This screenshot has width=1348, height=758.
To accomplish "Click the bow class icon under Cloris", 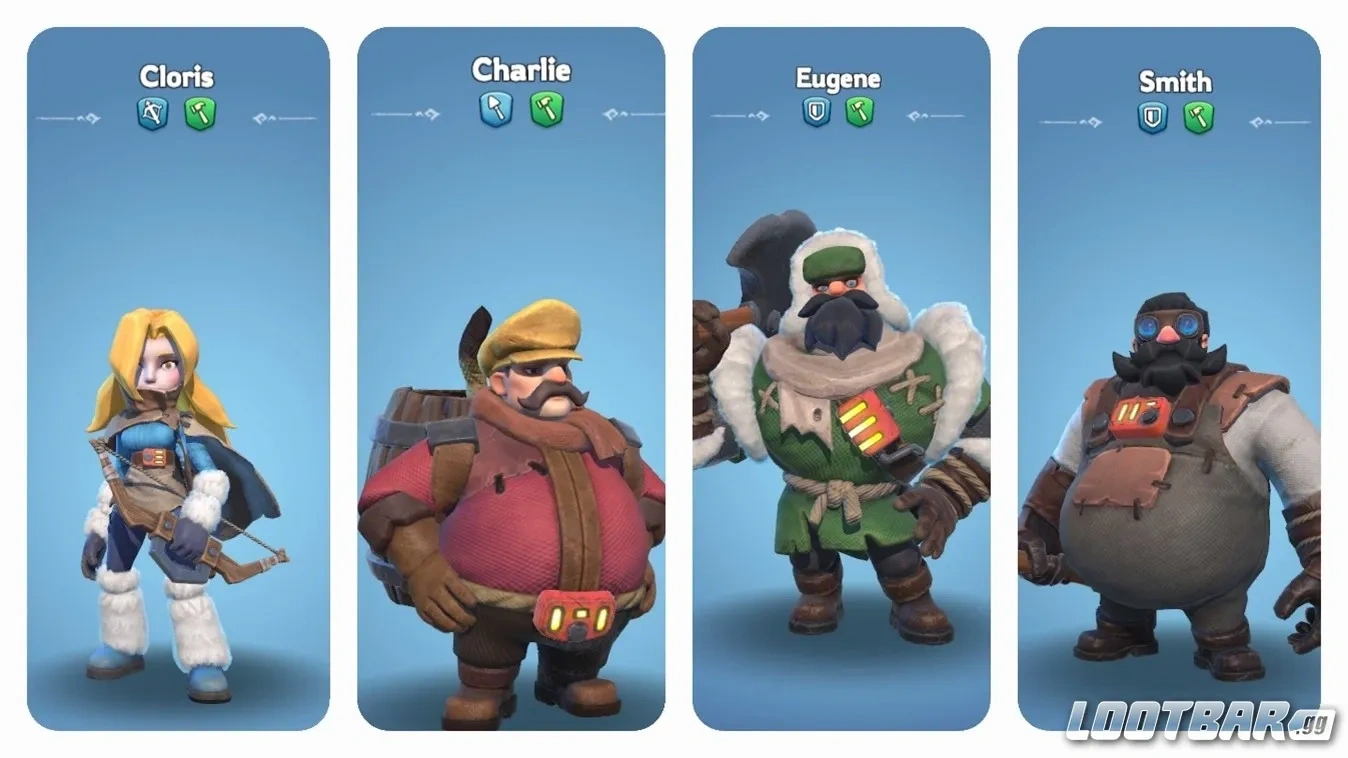I will pyautogui.click(x=152, y=114).
